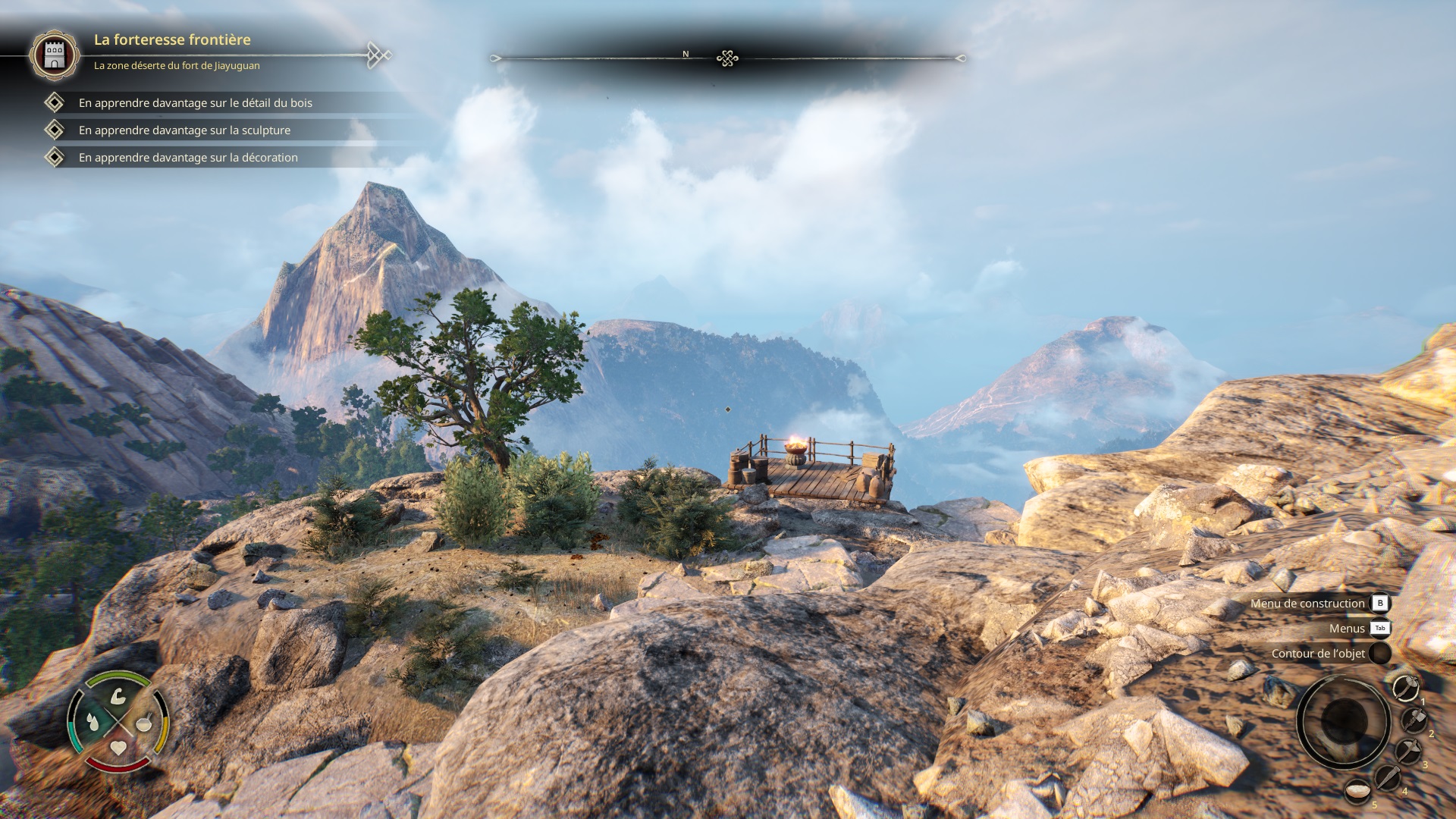
Task: Pick the "la décoration" objective row
Action: tap(188, 158)
